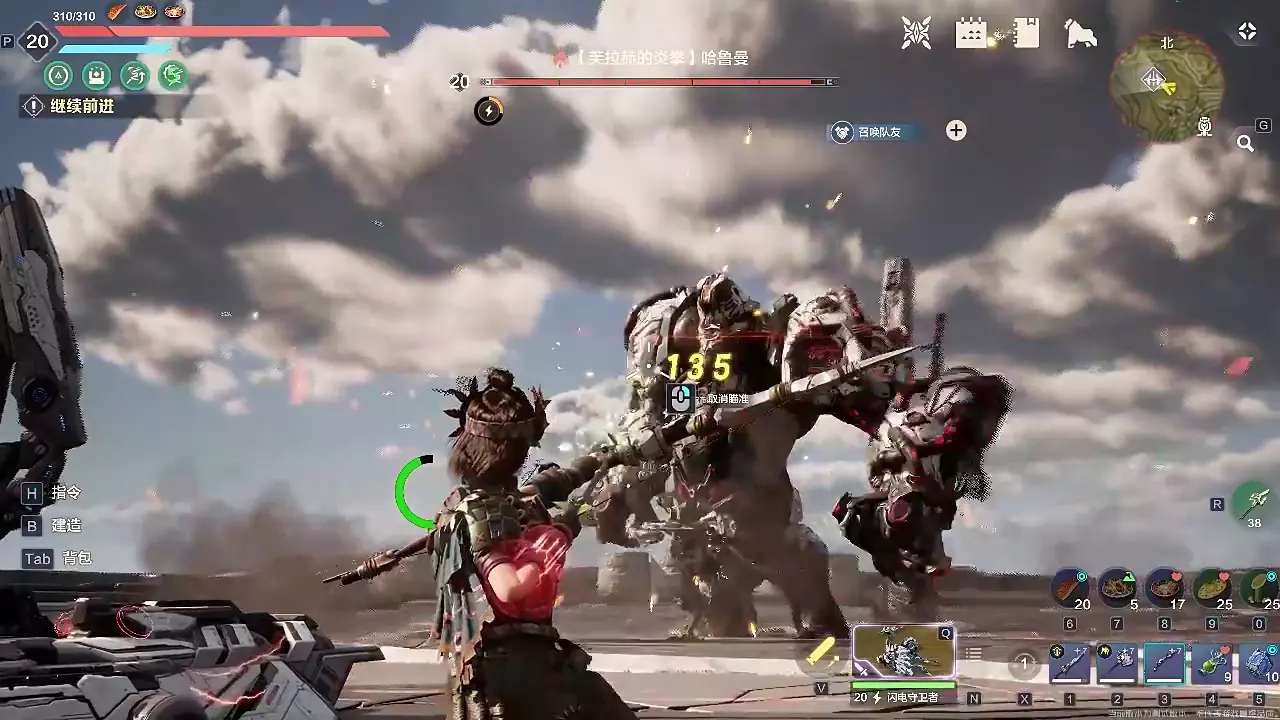The width and height of the screenshot is (1280, 720).
Task: Select the highlighted spear weapon slot
Action: pyautogui.click(x=1165, y=663)
